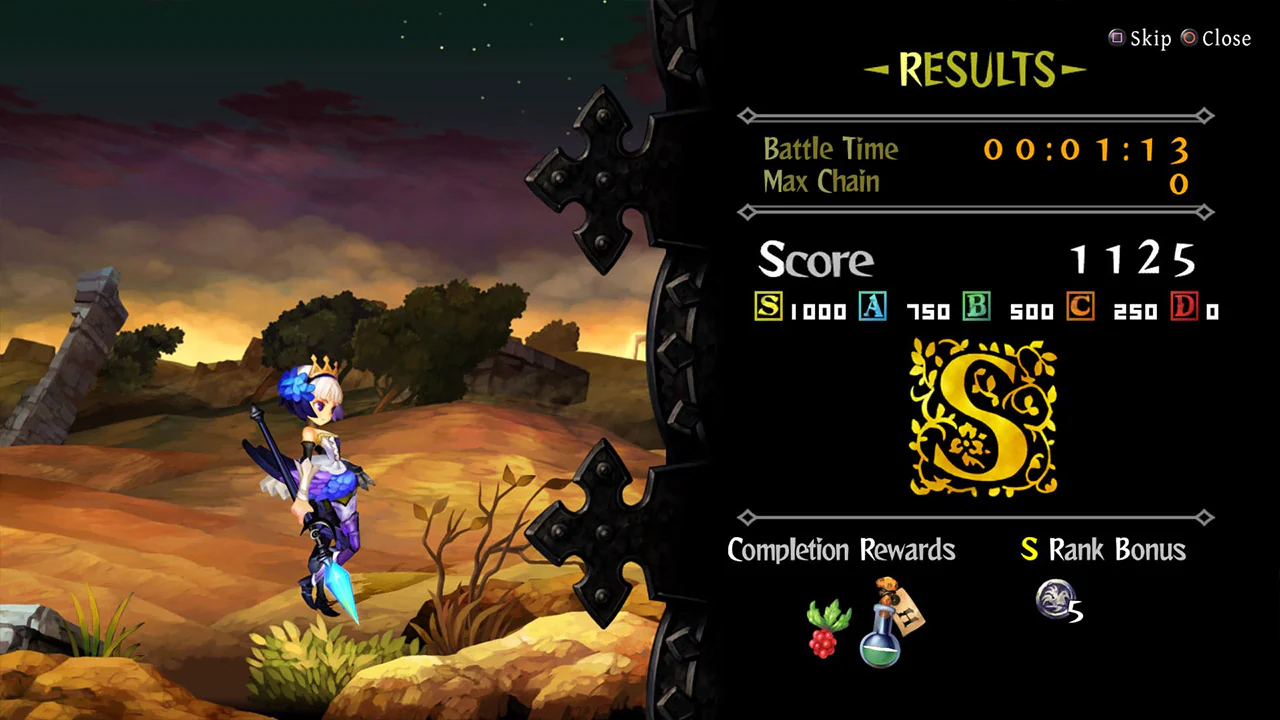
Task: Click the large ornate S rank emblem
Action: (980, 418)
